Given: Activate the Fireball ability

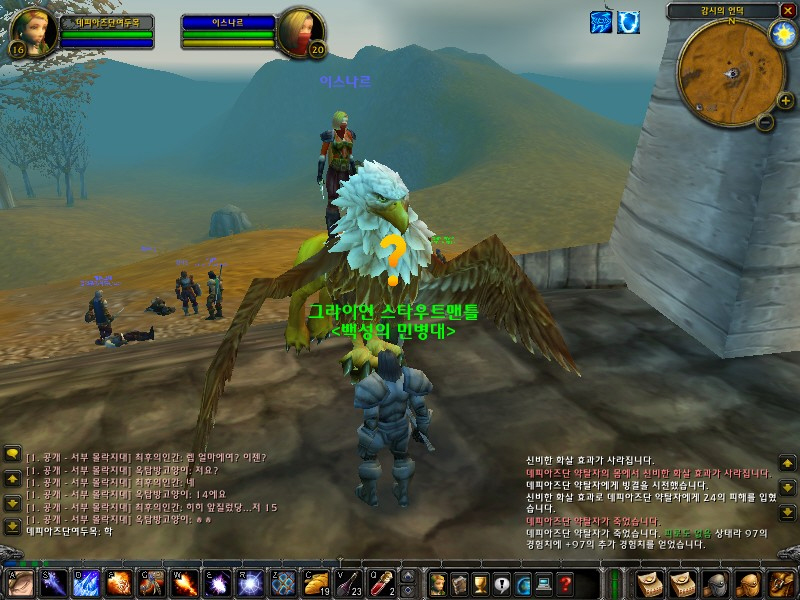Looking at the screenshot, I should (119, 582).
